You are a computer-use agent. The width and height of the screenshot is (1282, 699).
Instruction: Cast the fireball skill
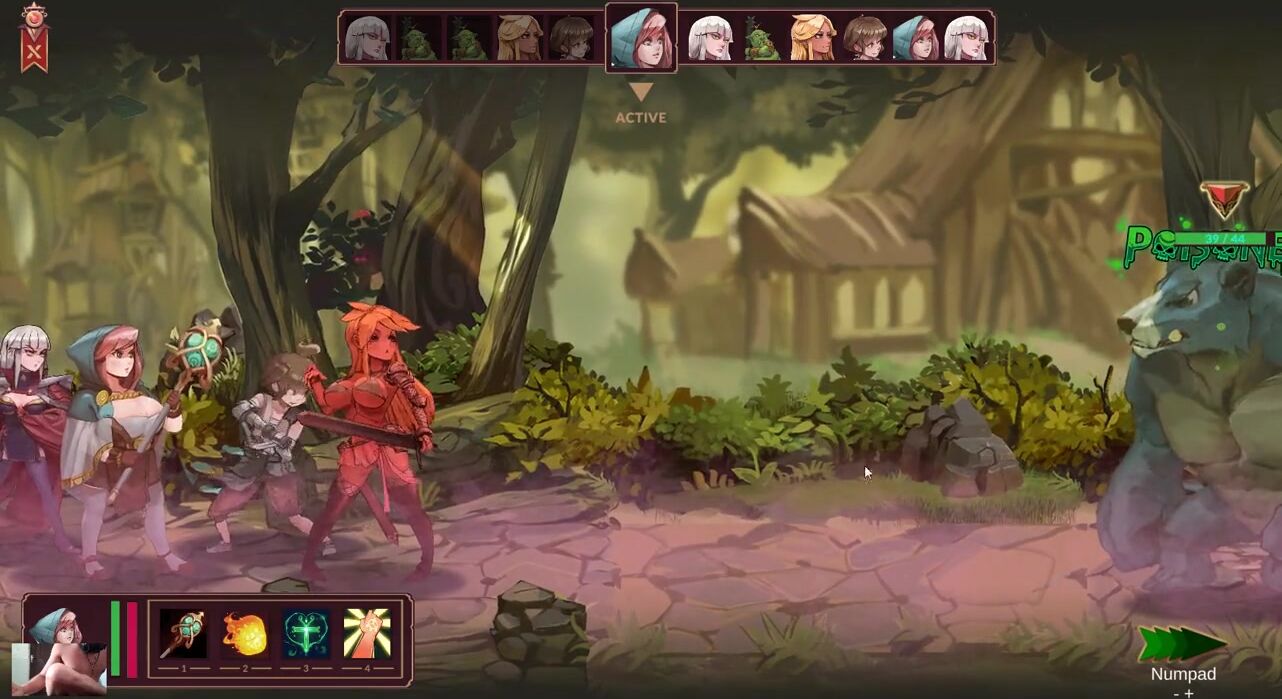245,634
